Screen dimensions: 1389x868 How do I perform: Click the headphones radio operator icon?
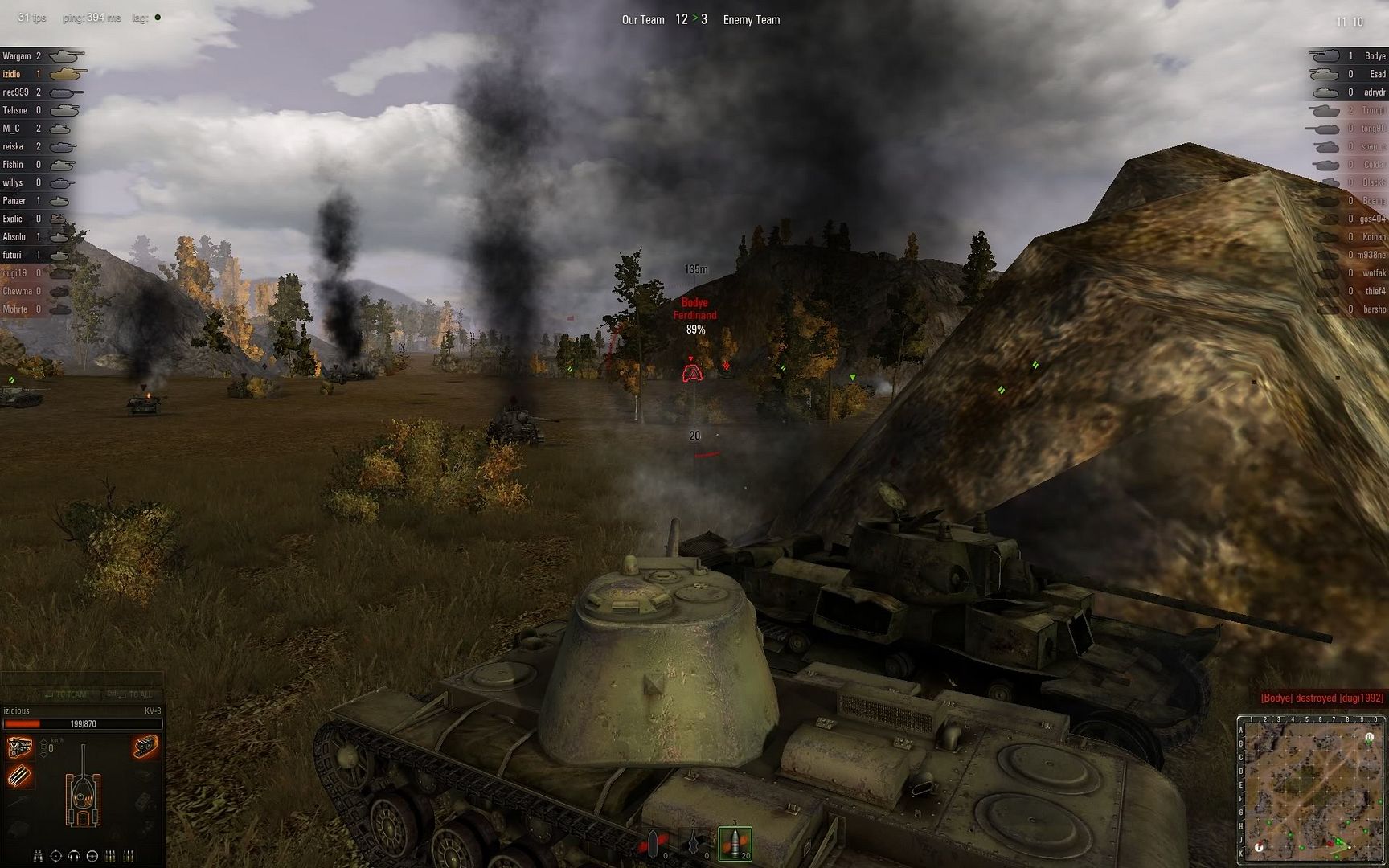click(74, 856)
